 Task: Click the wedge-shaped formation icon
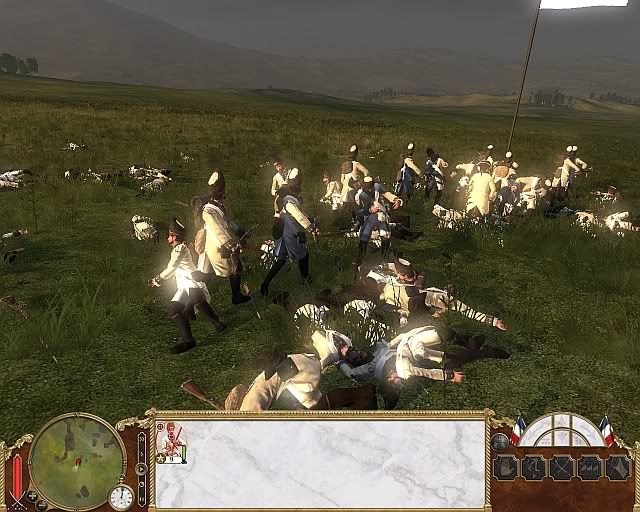click(x=617, y=467)
